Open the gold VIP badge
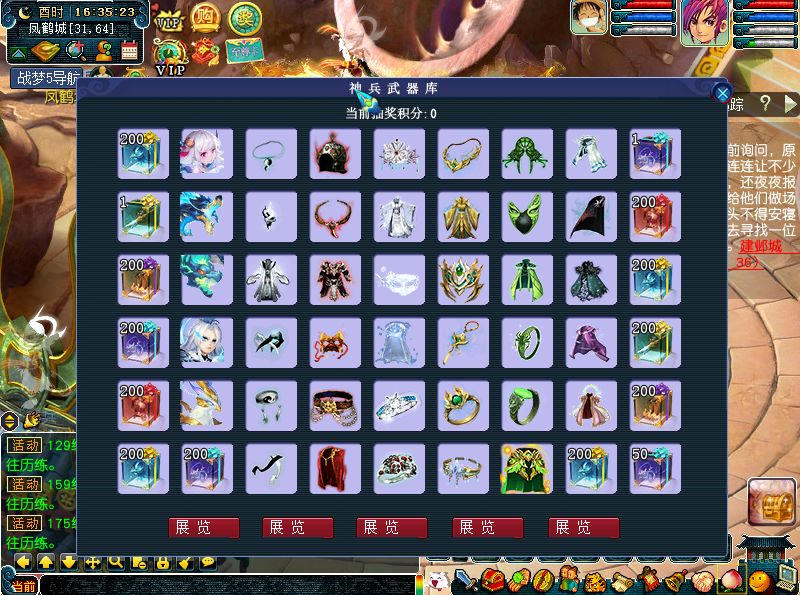 [x=170, y=20]
